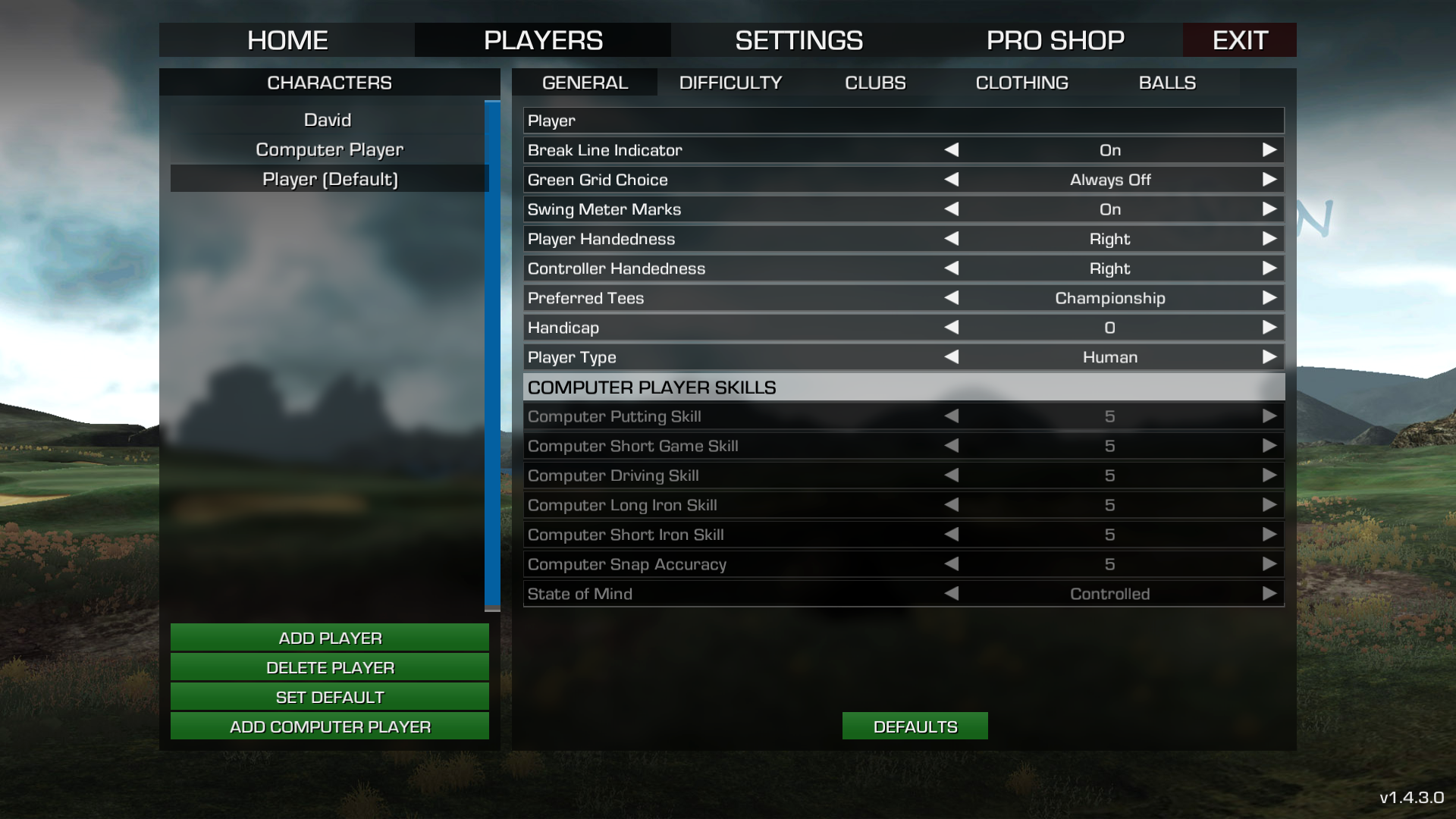The width and height of the screenshot is (1456, 819).
Task: Change Player Type with right arrow
Action: click(x=1269, y=357)
